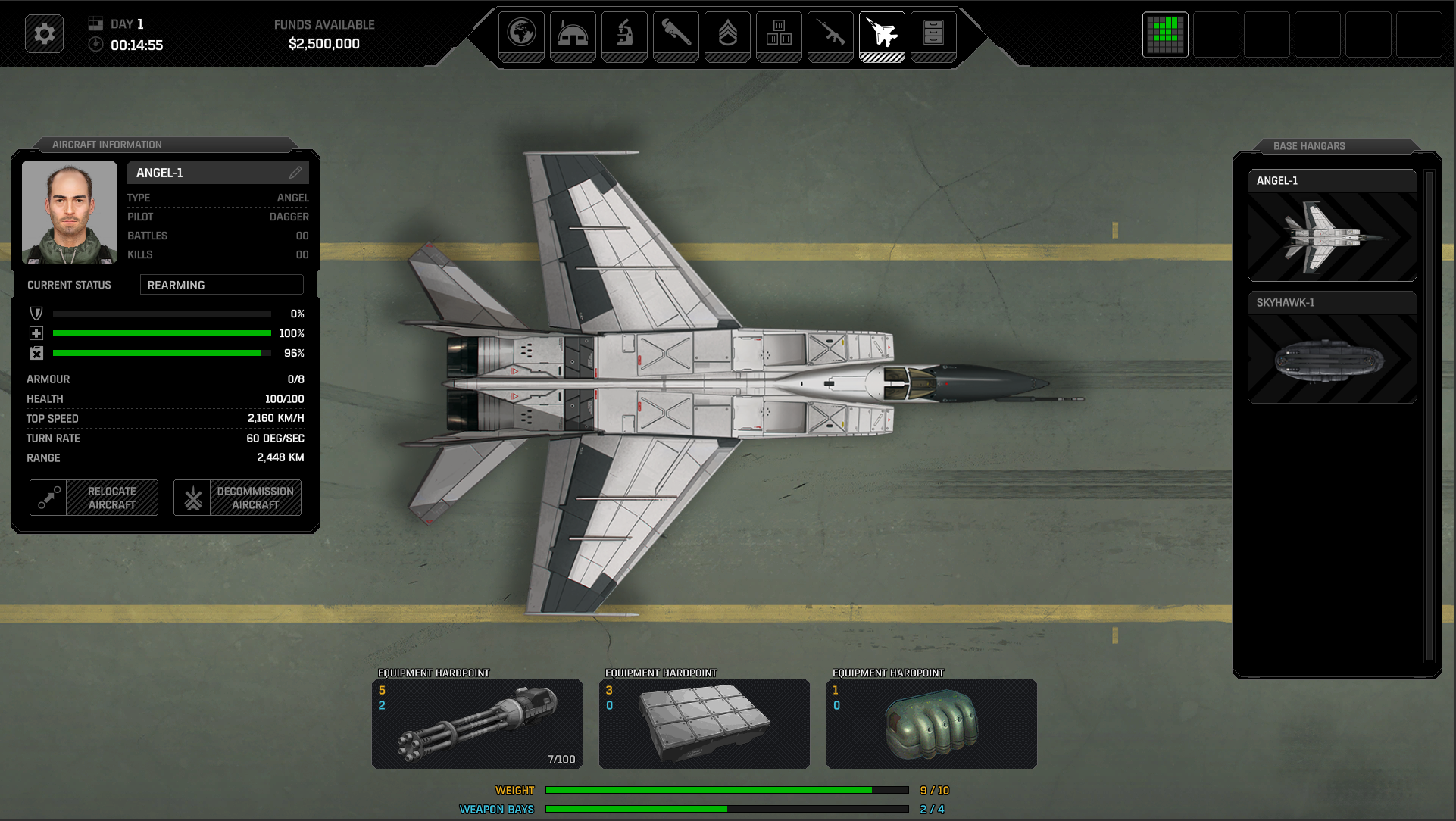
Task: Open the filing cabinet records icon
Action: (x=933, y=35)
